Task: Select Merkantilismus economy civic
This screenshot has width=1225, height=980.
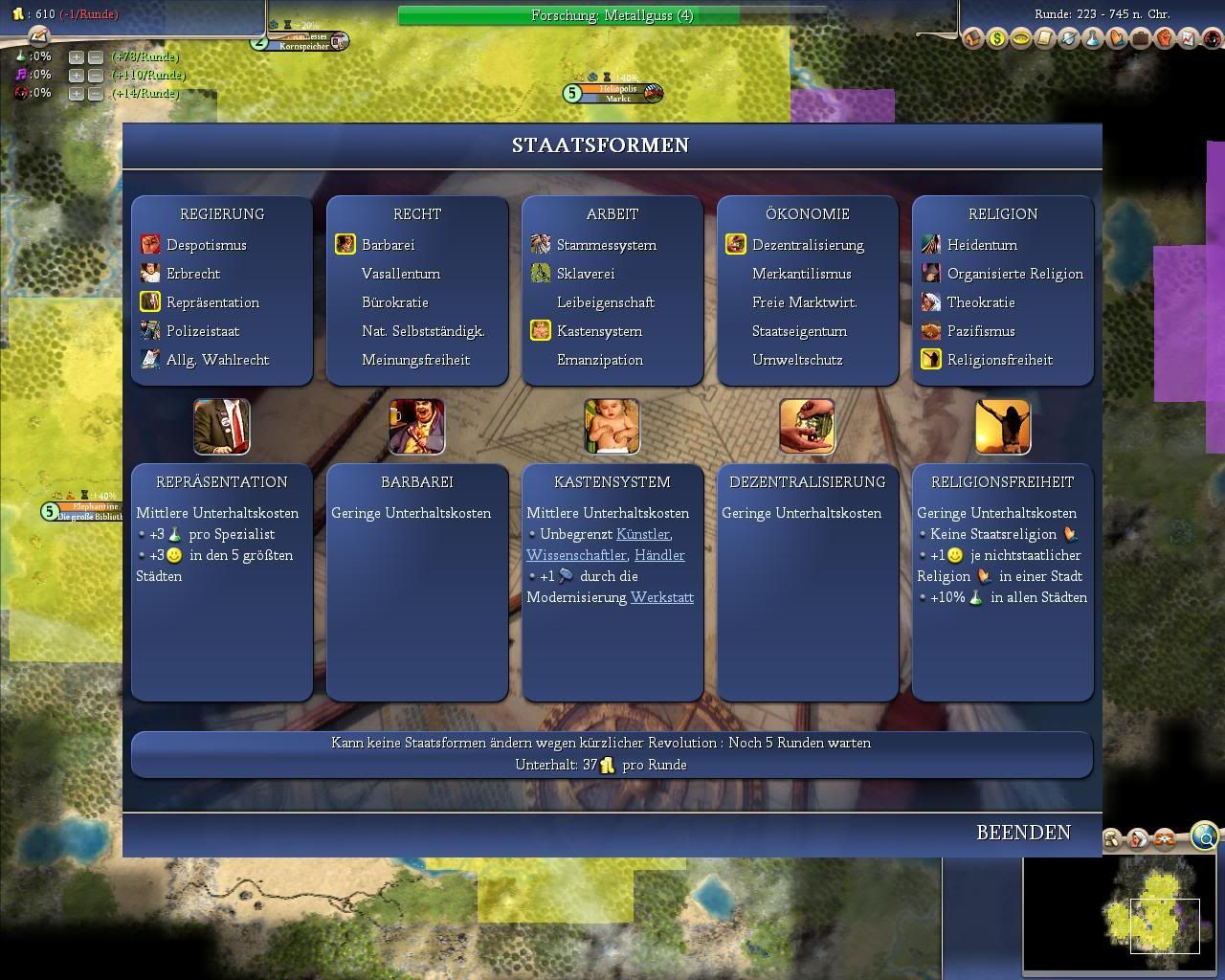Action: (801, 274)
